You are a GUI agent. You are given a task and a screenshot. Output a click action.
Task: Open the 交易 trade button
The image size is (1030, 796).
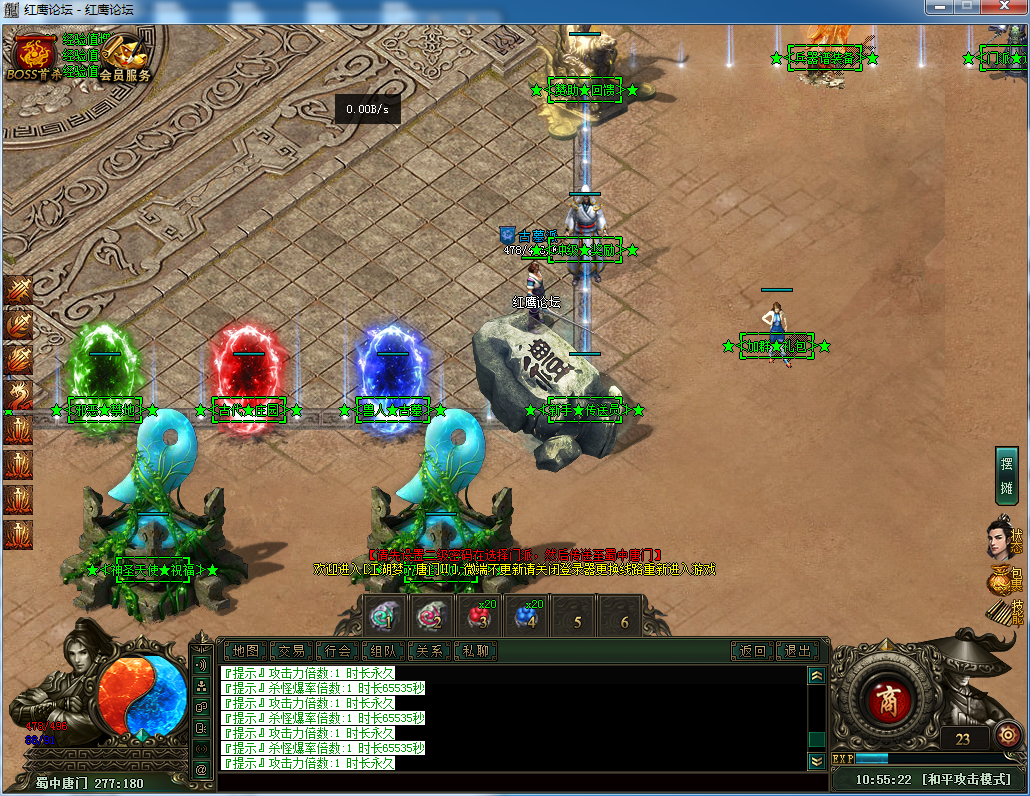[x=291, y=651]
